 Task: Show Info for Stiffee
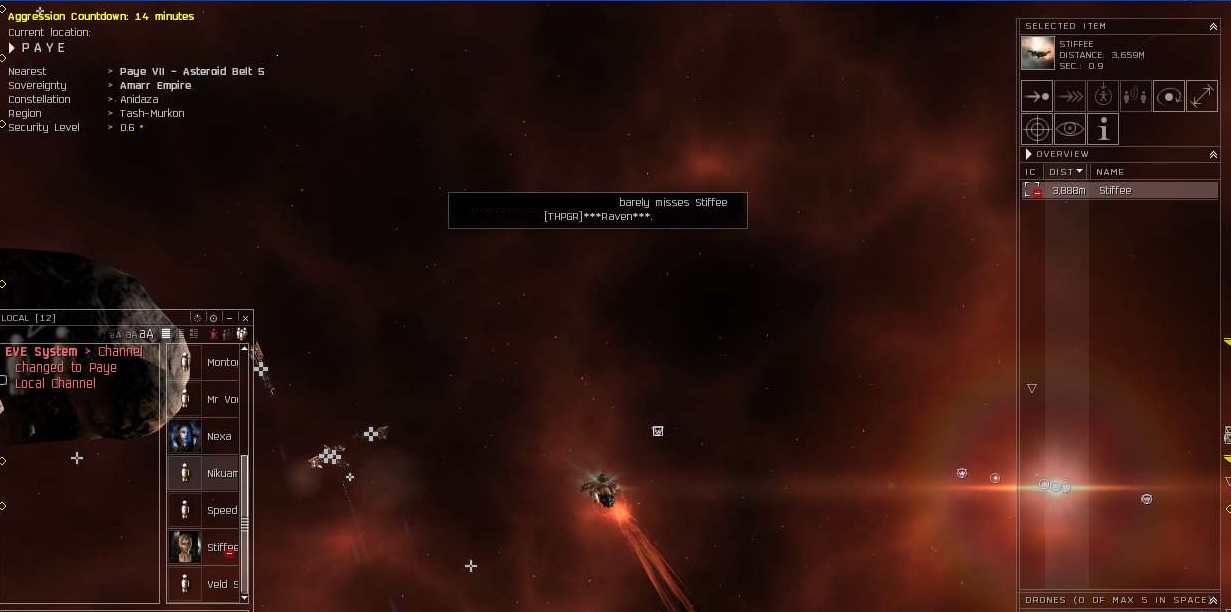[1103, 129]
